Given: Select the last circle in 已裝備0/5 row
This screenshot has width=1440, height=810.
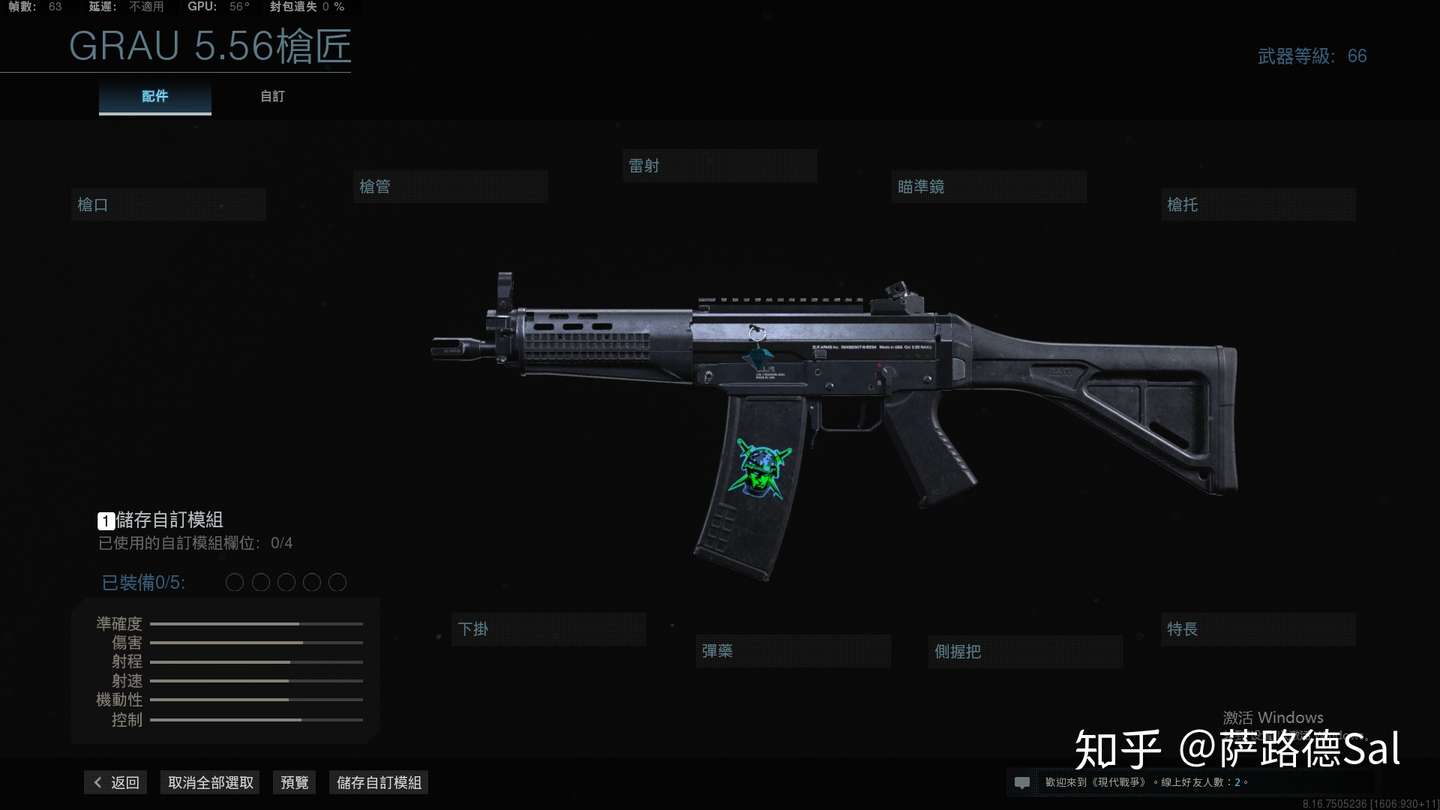Looking at the screenshot, I should click(337, 582).
